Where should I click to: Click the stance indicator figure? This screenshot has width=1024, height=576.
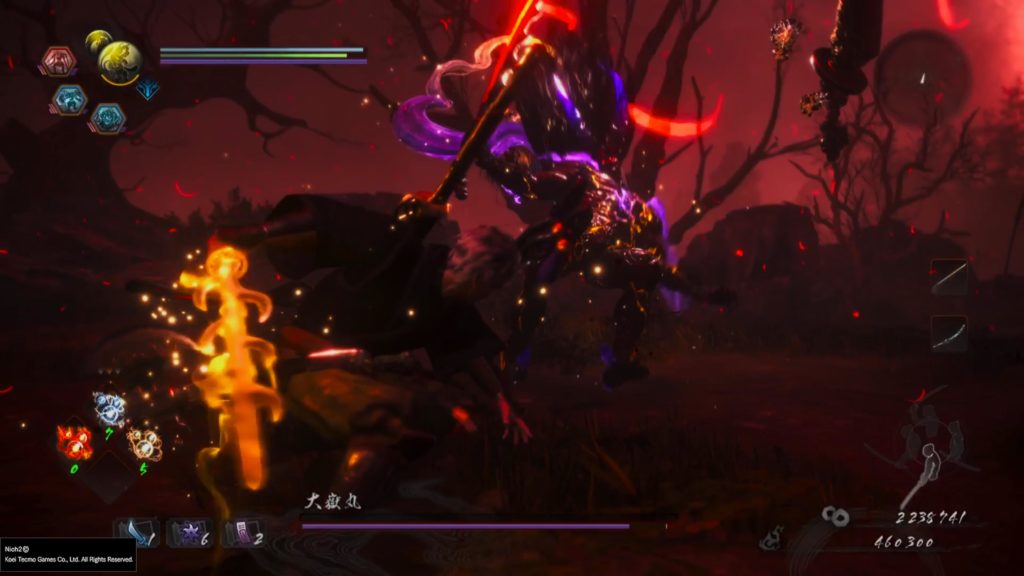(x=930, y=450)
